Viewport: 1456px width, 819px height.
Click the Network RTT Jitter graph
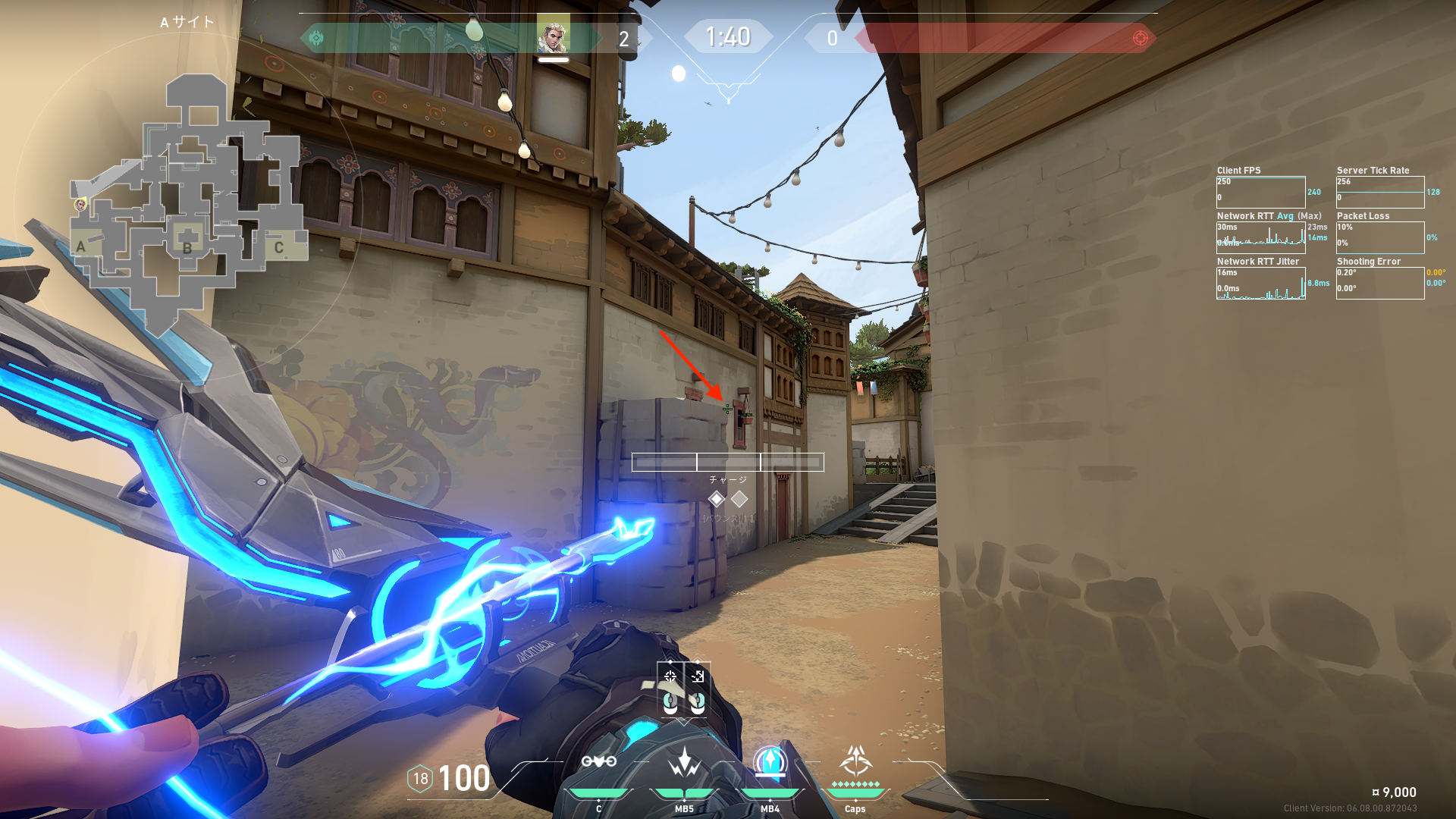(x=1260, y=284)
